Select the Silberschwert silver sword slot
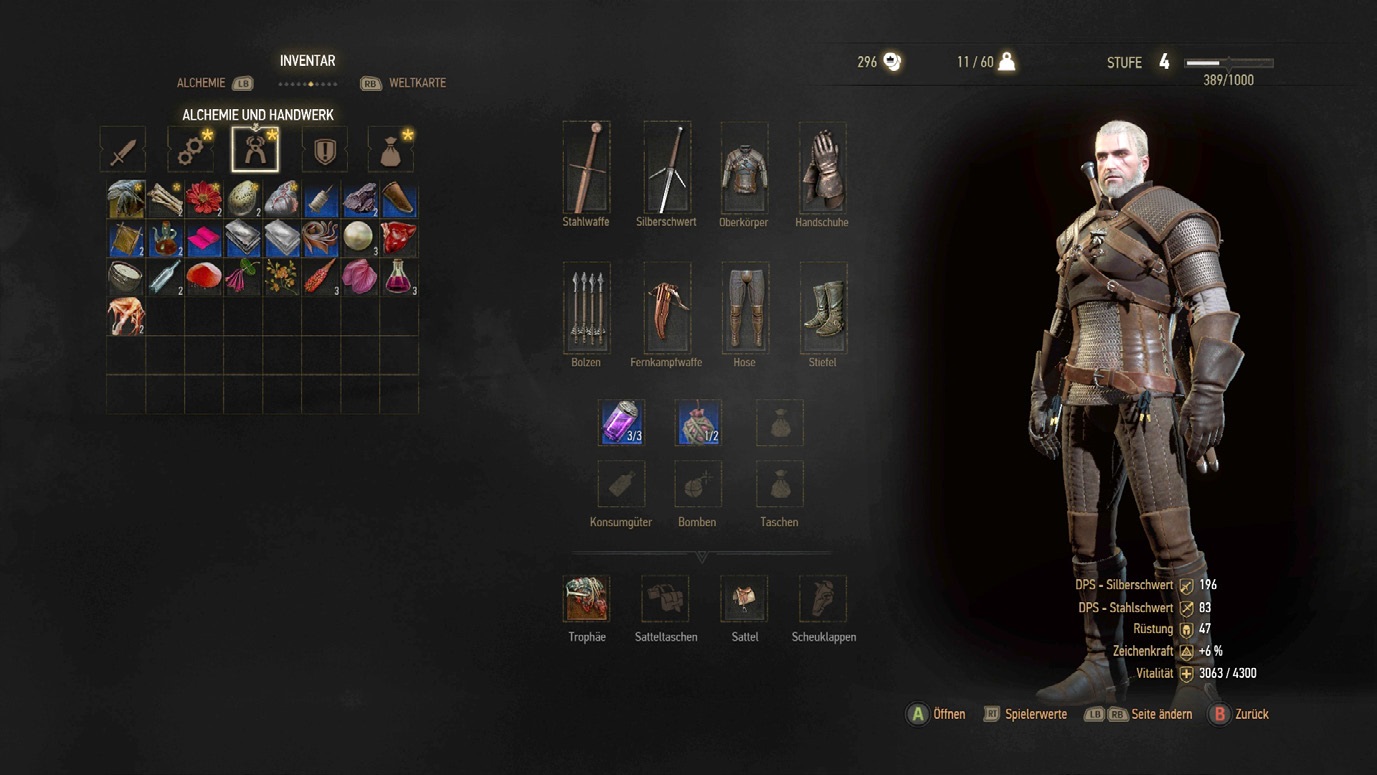The image size is (1377, 775). pos(666,167)
